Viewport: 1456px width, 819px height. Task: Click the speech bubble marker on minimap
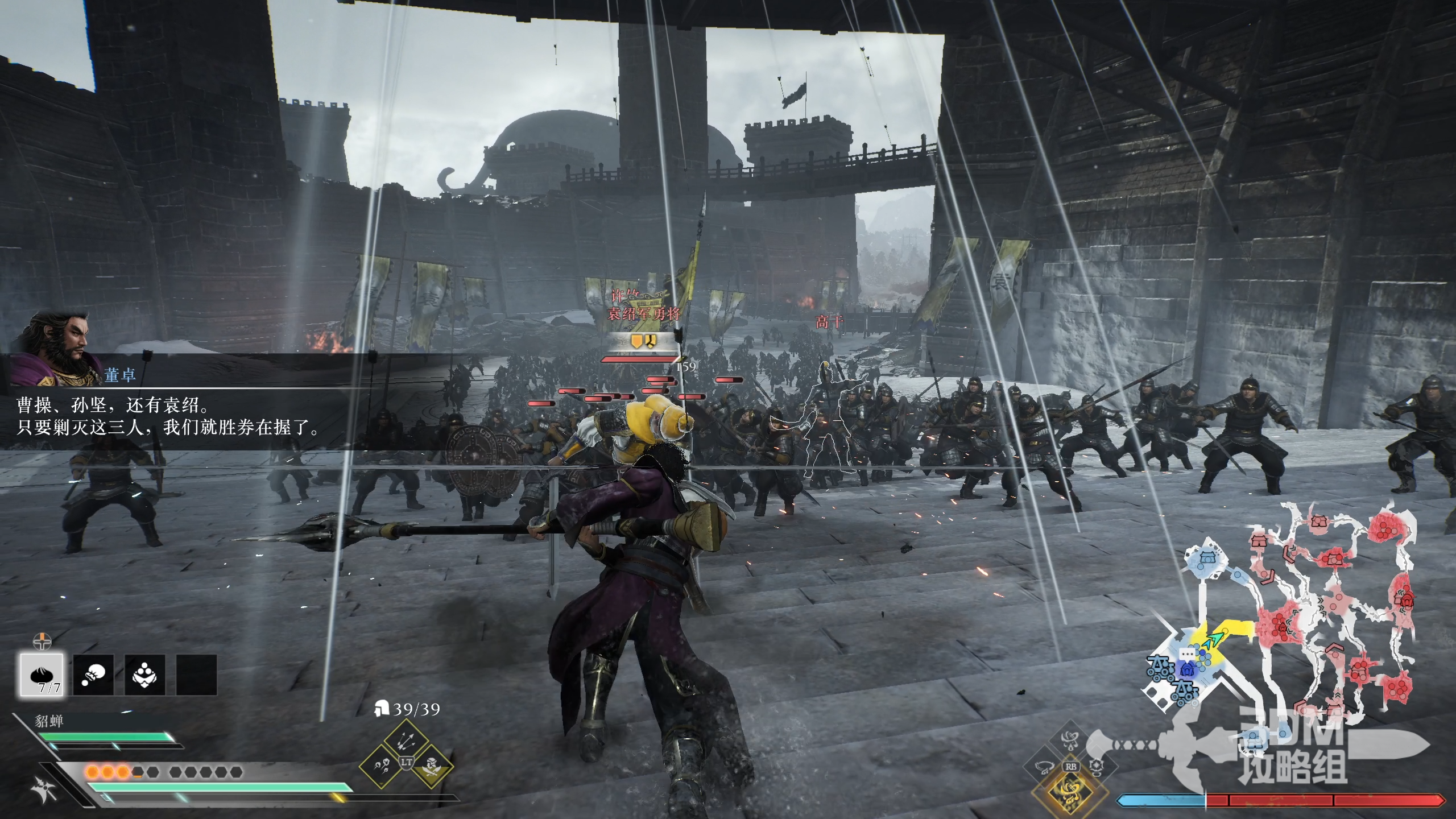[x=1187, y=655]
